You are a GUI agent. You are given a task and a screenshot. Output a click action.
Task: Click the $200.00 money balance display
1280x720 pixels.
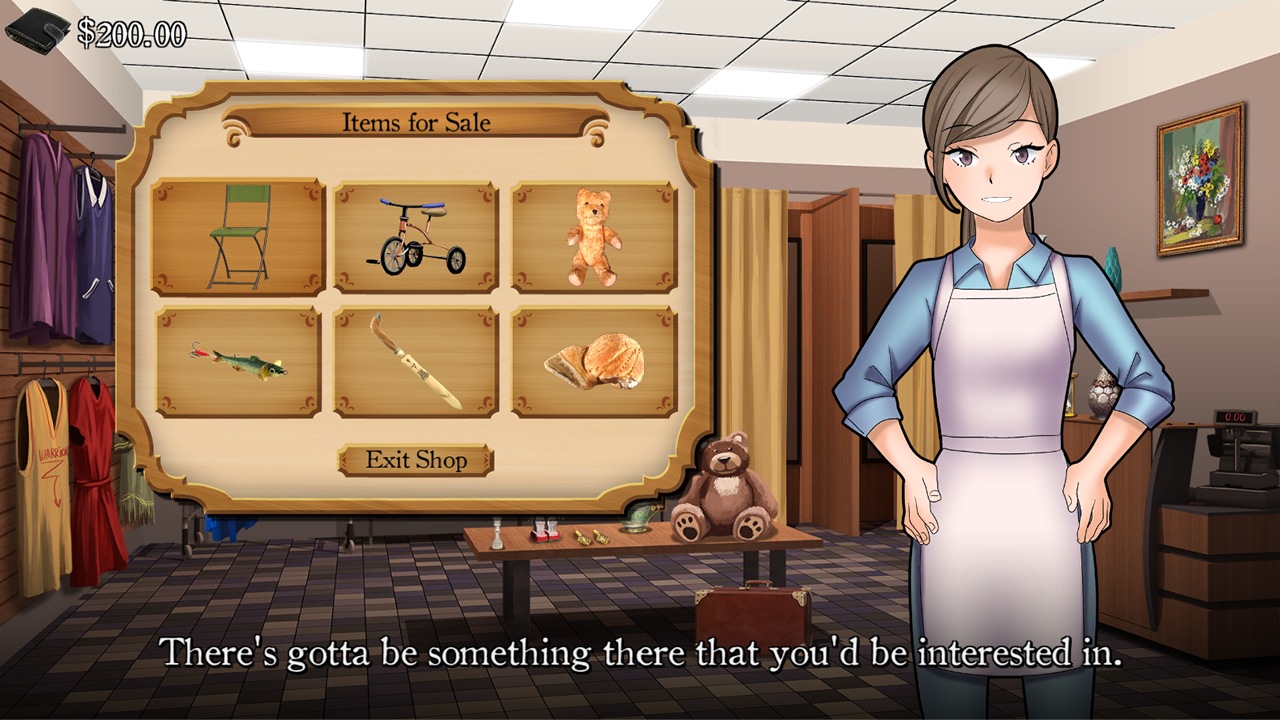131,32
